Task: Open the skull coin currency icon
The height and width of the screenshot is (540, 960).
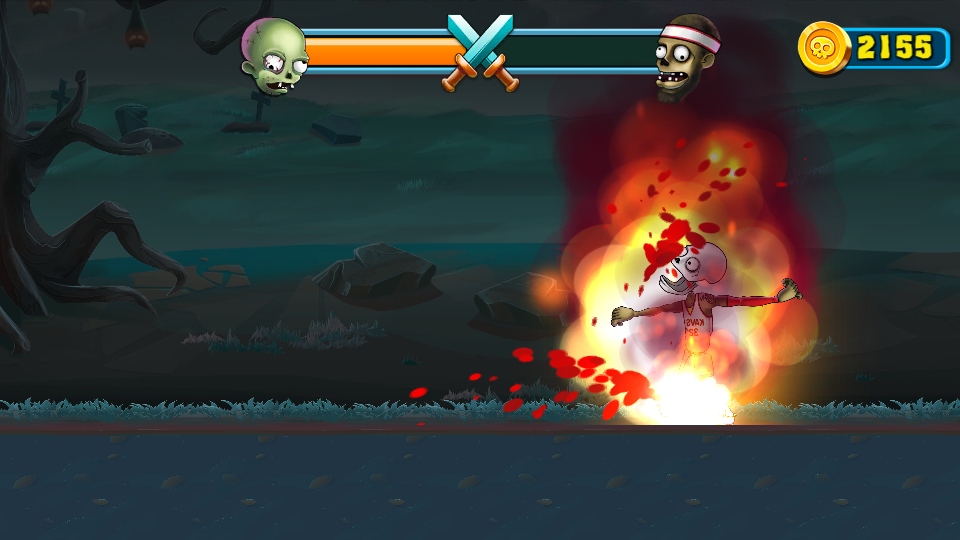Action: pyautogui.click(x=824, y=47)
